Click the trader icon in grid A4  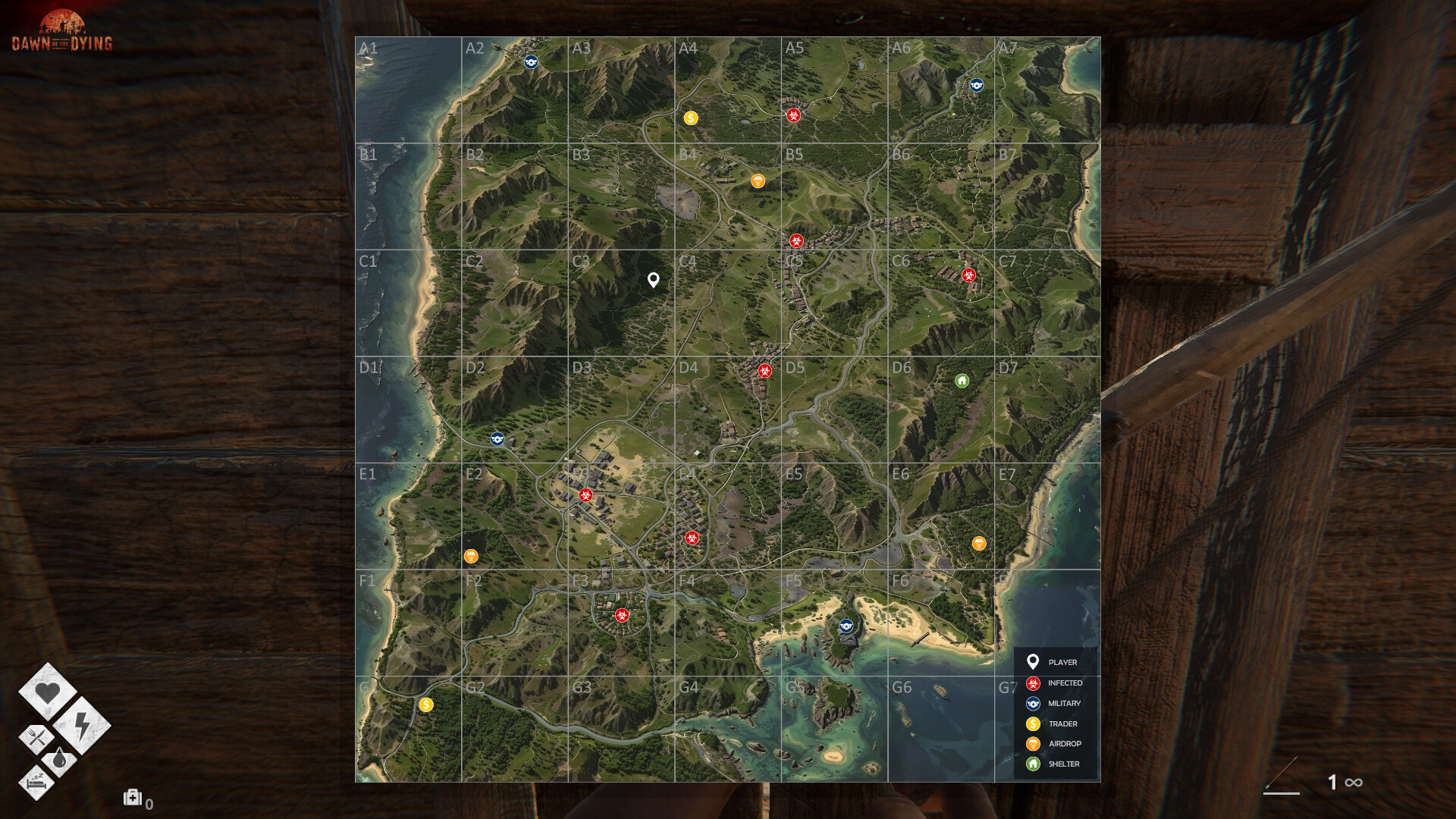tap(691, 118)
